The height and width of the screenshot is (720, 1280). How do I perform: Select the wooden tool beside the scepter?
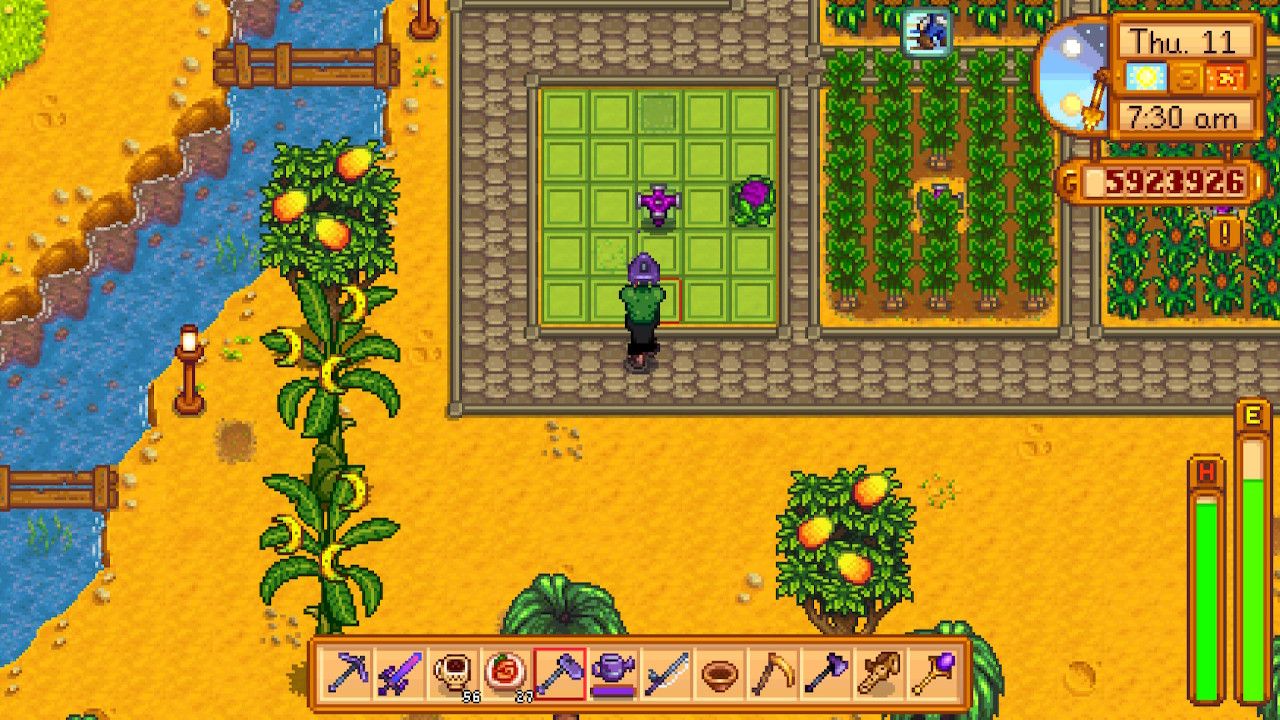tap(878, 672)
